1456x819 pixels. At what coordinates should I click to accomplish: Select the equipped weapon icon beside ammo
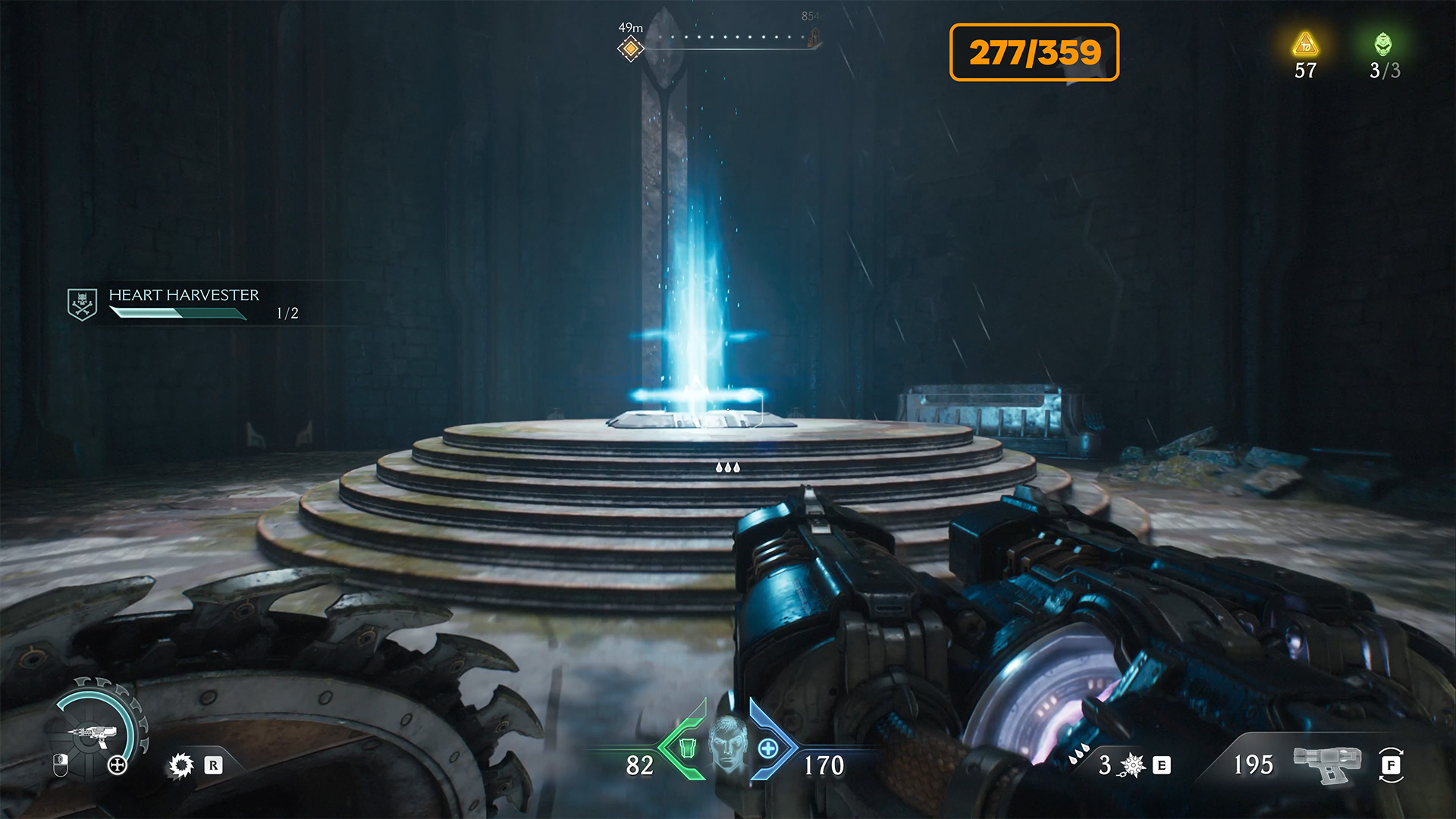[1326, 763]
